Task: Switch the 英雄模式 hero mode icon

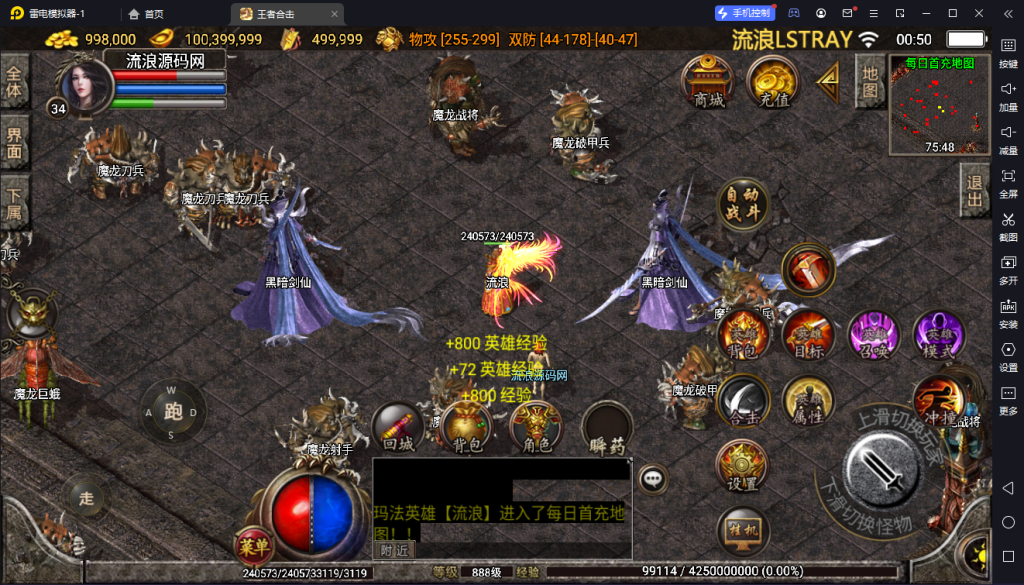Action: (x=938, y=335)
